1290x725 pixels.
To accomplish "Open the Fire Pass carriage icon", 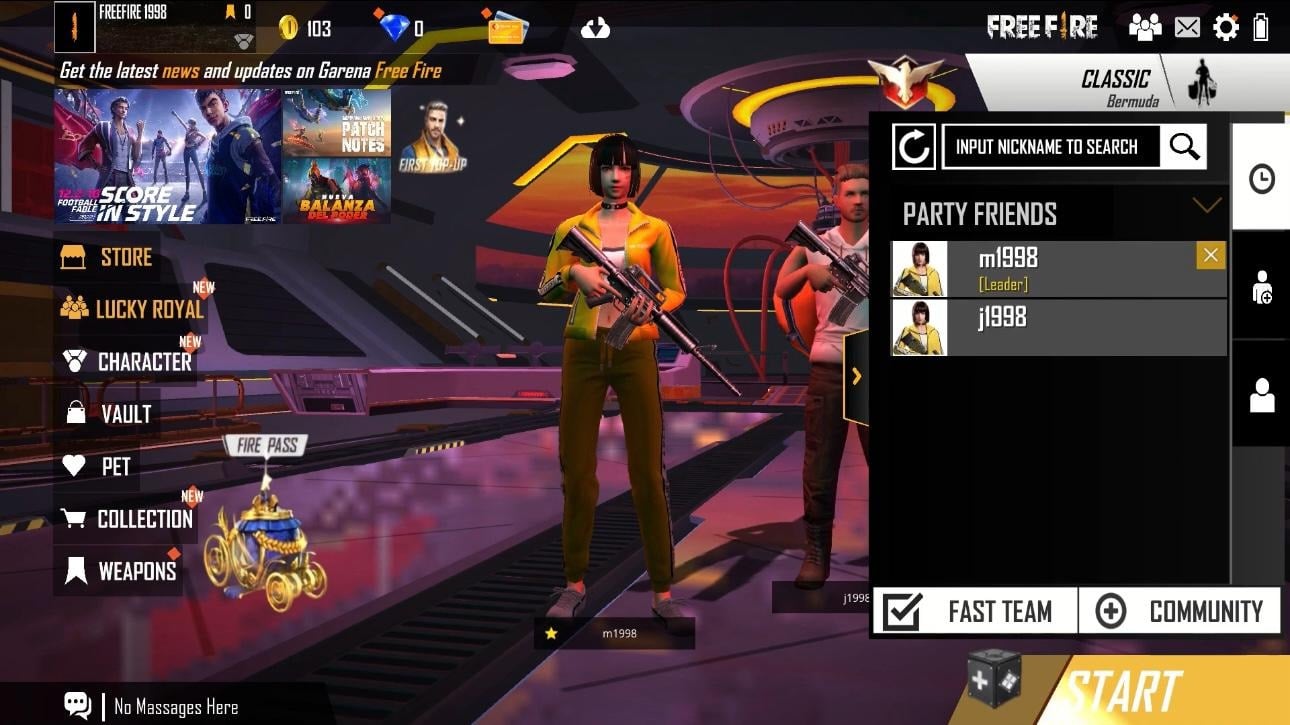I will click(265, 548).
